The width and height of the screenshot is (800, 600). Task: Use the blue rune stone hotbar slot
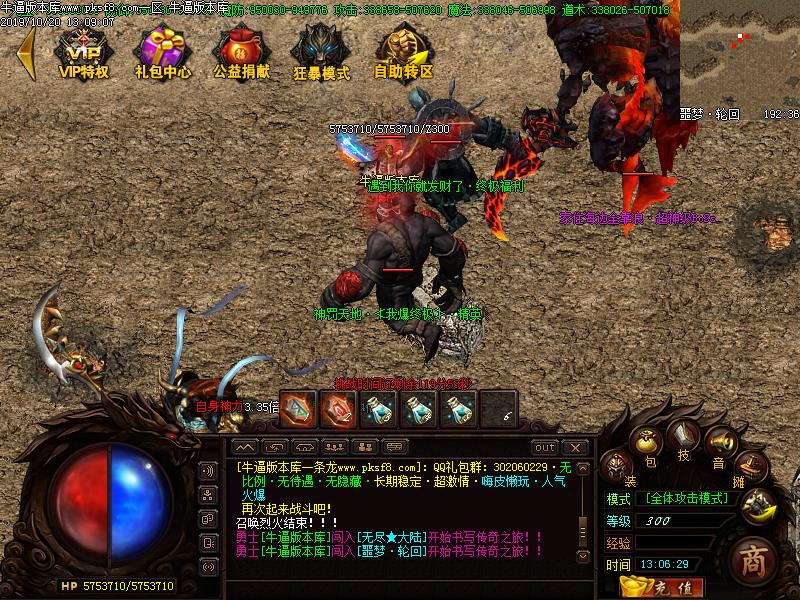click(x=297, y=408)
